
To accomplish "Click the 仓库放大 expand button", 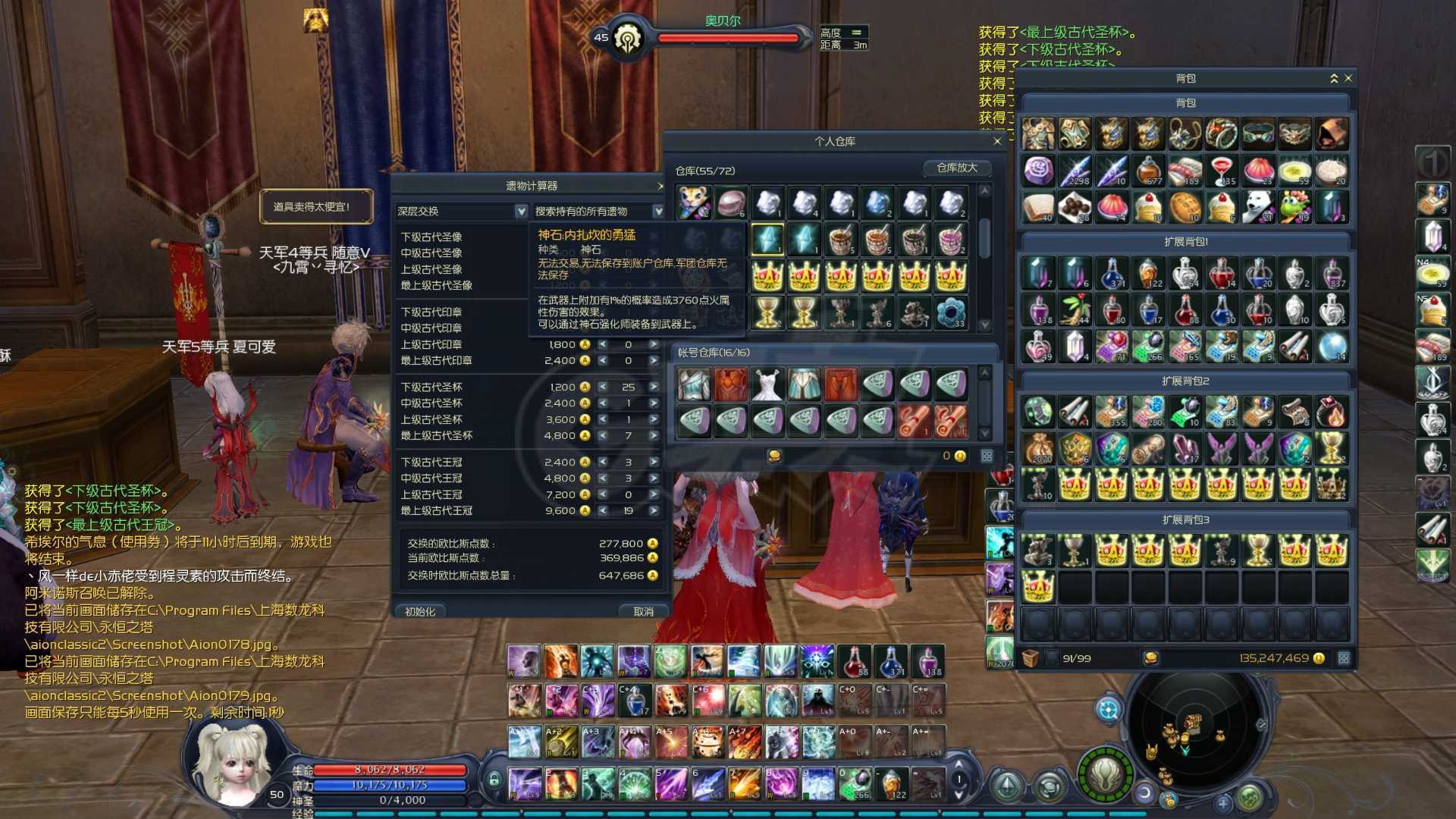I will [x=957, y=168].
